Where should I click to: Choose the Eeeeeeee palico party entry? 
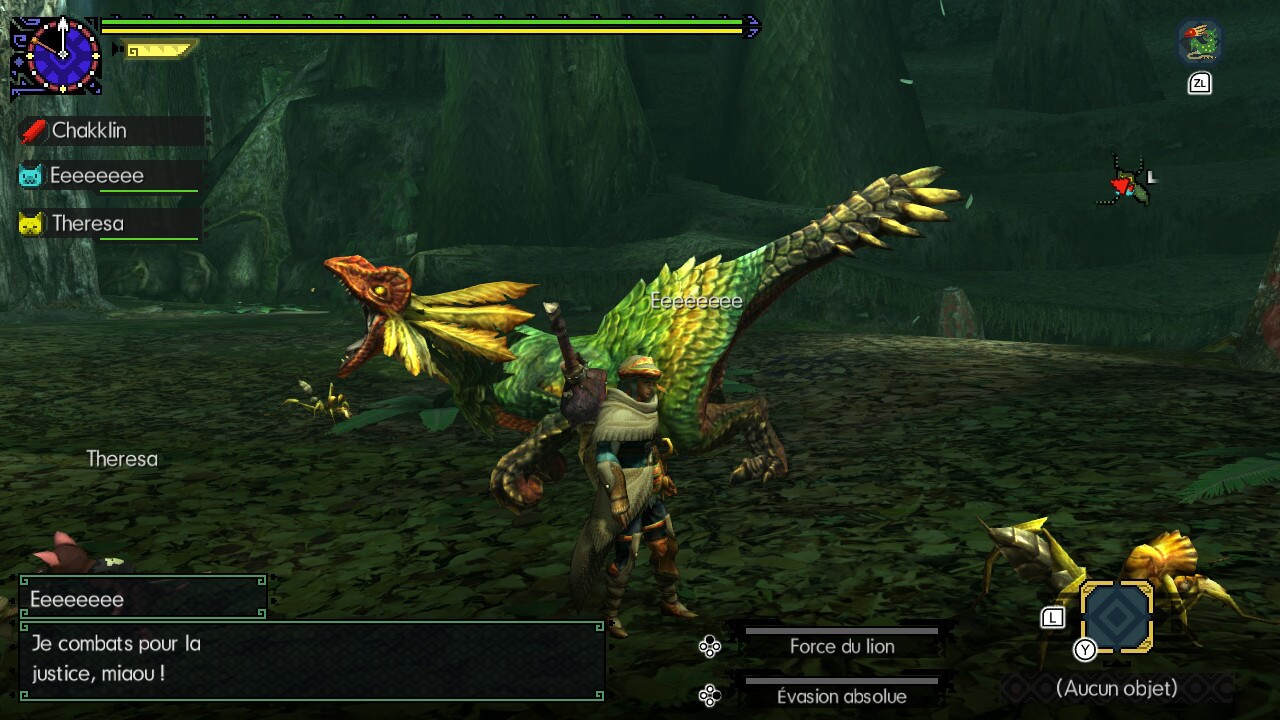[x=110, y=176]
